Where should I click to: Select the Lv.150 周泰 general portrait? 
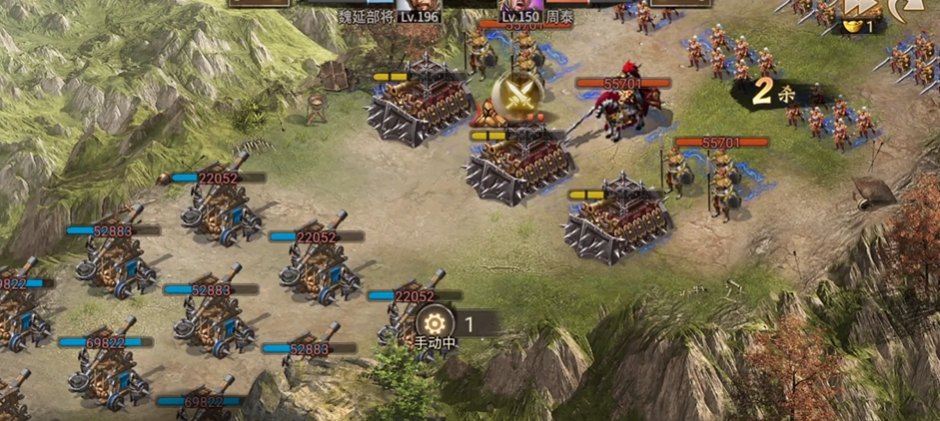pos(516,5)
